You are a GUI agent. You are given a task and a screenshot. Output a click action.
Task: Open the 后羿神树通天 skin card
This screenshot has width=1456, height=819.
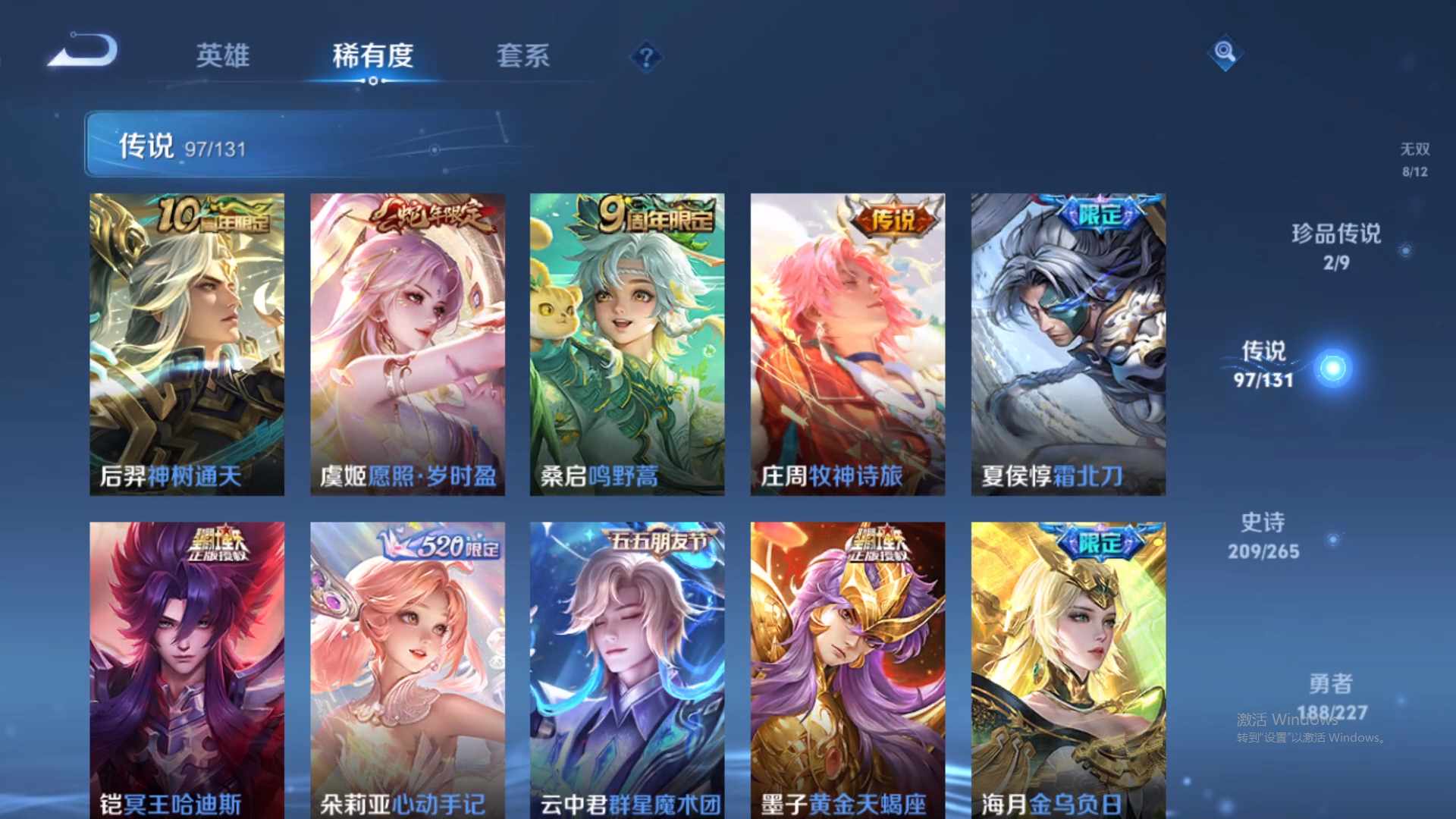click(187, 341)
